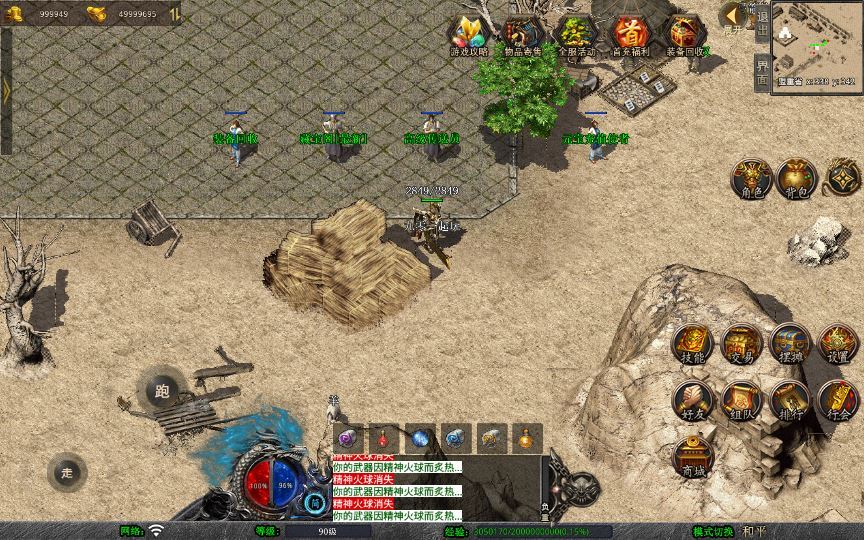Open the minimap
The width and height of the screenshot is (864, 540).
[x=818, y=40]
